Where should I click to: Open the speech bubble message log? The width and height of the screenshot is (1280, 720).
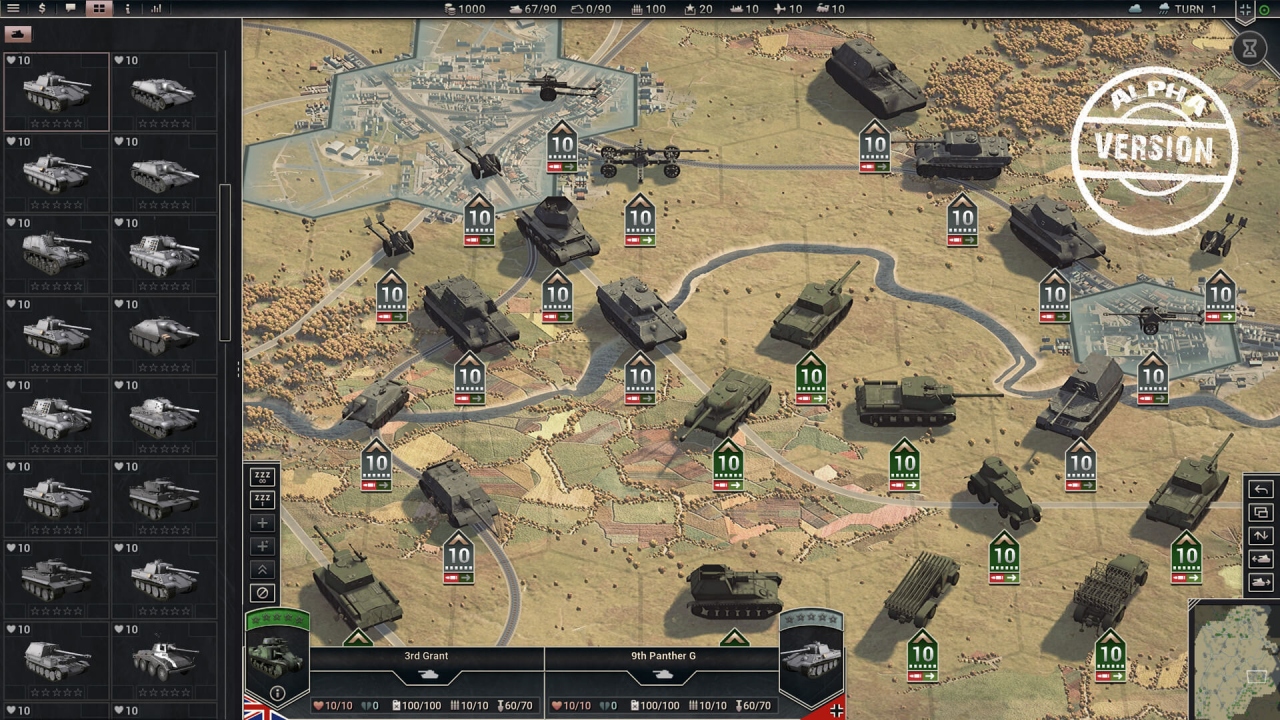[x=70, y=8]
